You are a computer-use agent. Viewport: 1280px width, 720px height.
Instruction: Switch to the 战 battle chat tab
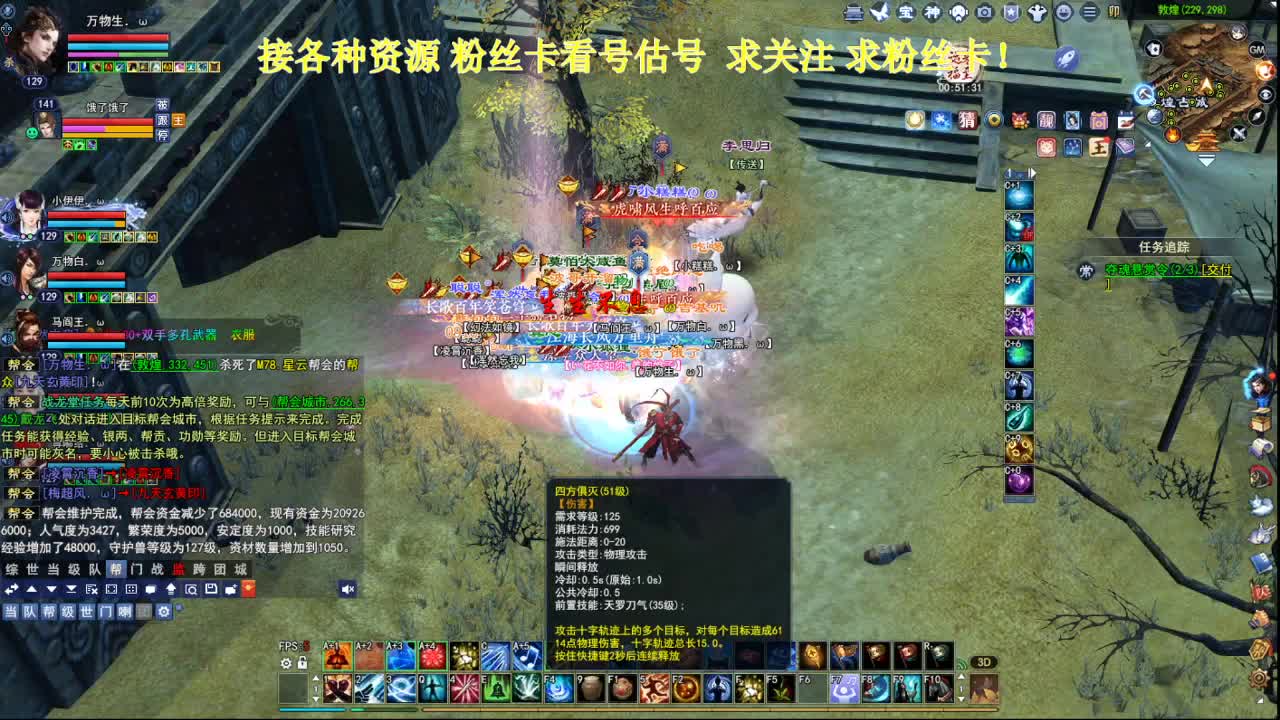[158, 571]
